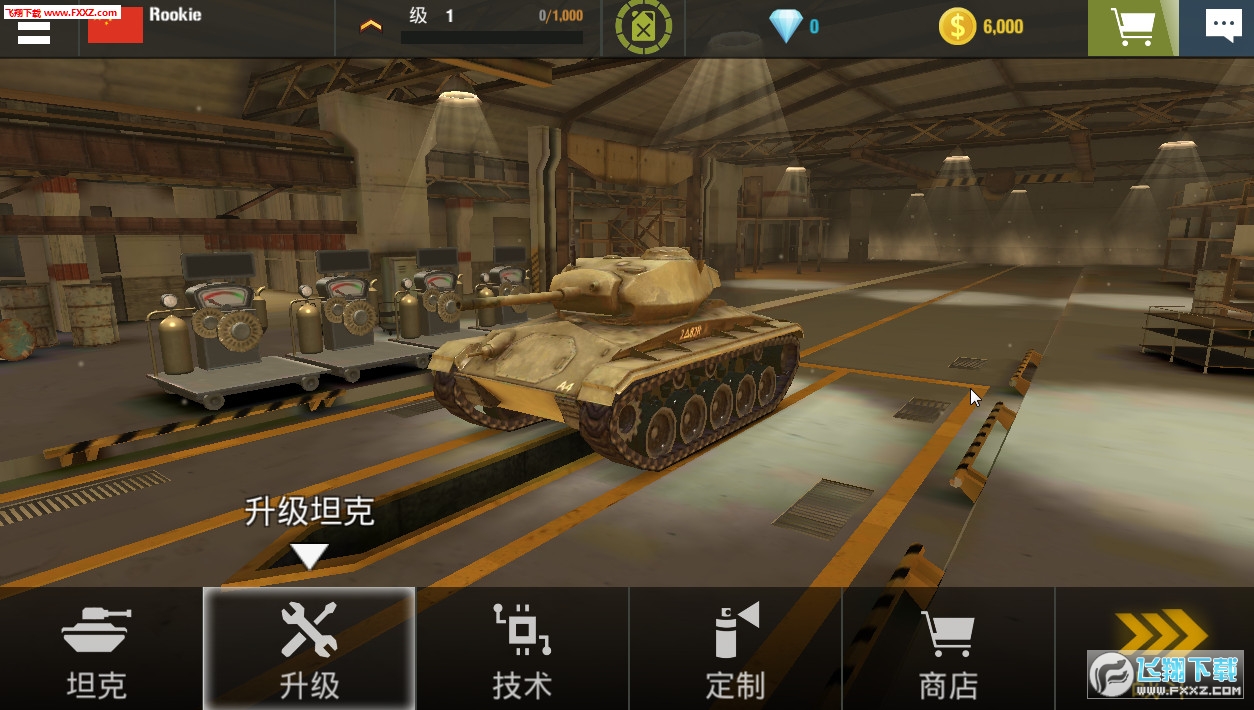
Task: Select the 升级 upgrade tab
Action: [x=309, y=650]
